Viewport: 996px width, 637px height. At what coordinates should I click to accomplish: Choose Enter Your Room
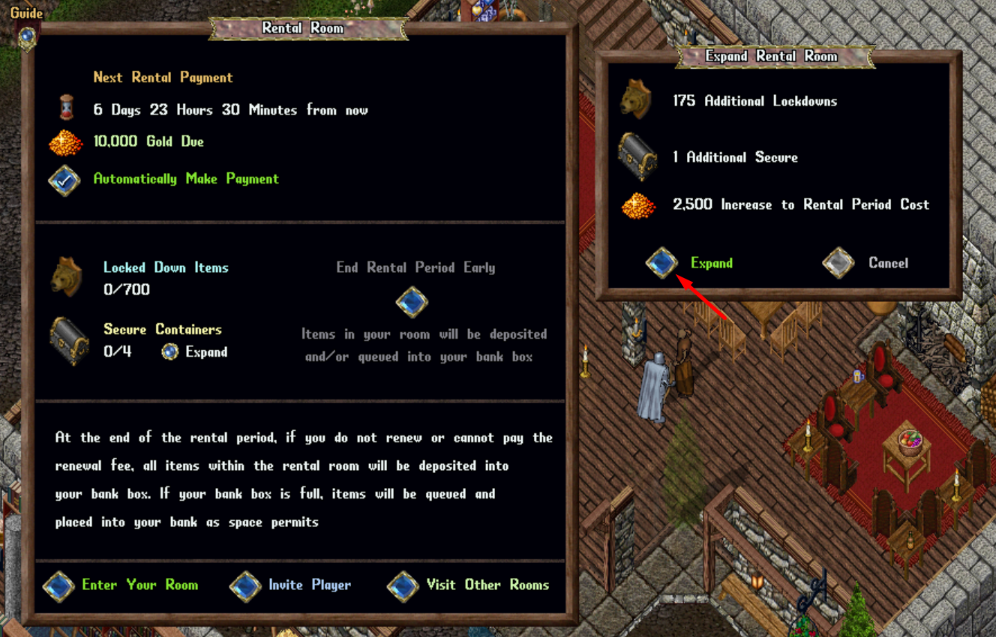coord(59,586)
